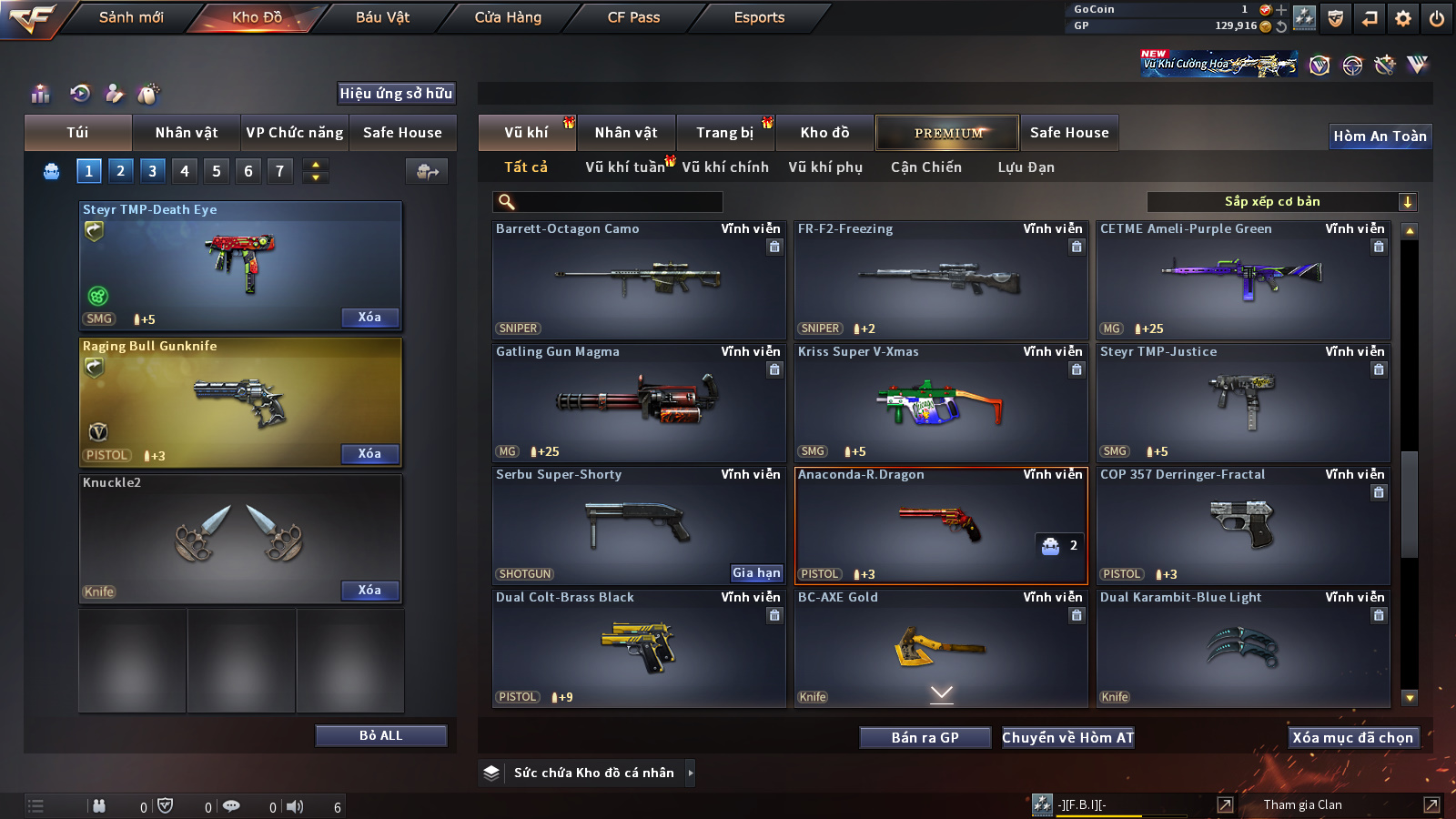1456x819 pixels.
Task: Switch to bag number 3
Action: tap(152, 170)
